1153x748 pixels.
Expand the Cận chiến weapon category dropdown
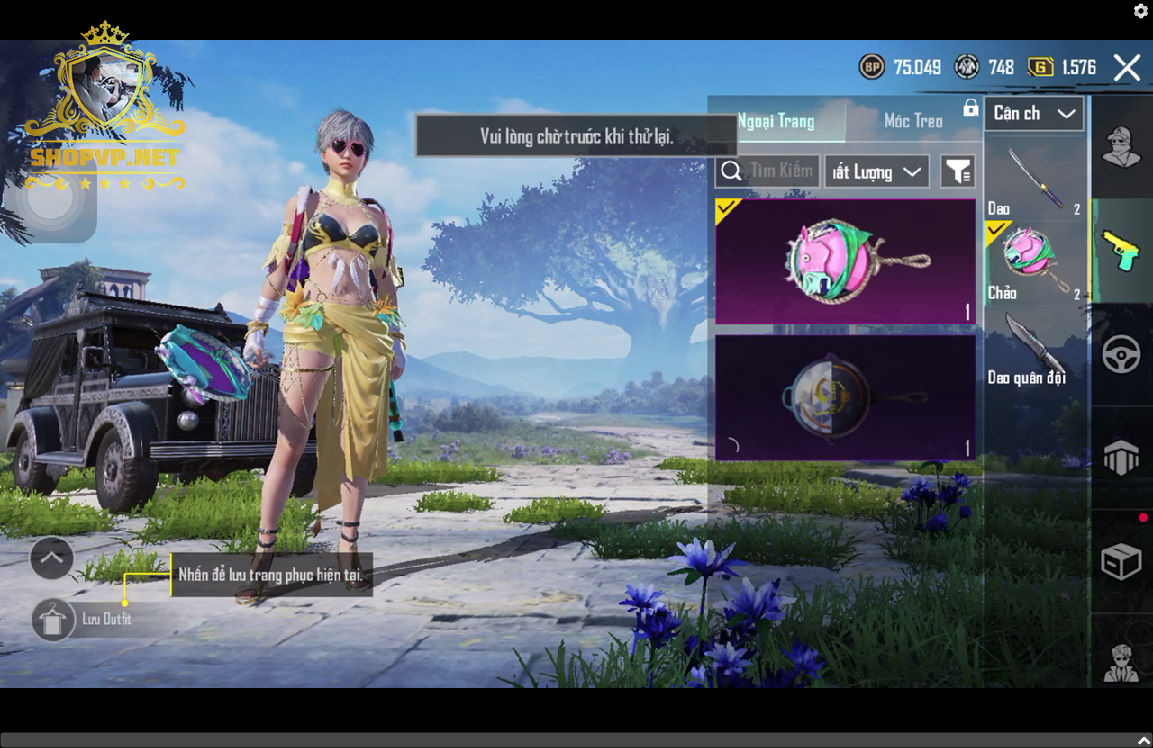point(1034,113)
